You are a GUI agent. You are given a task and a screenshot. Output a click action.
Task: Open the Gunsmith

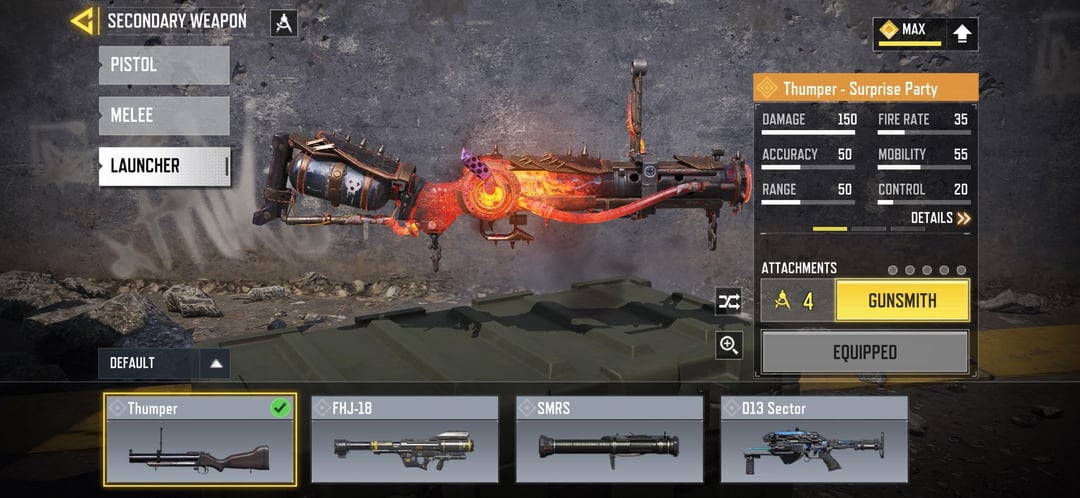902,300
